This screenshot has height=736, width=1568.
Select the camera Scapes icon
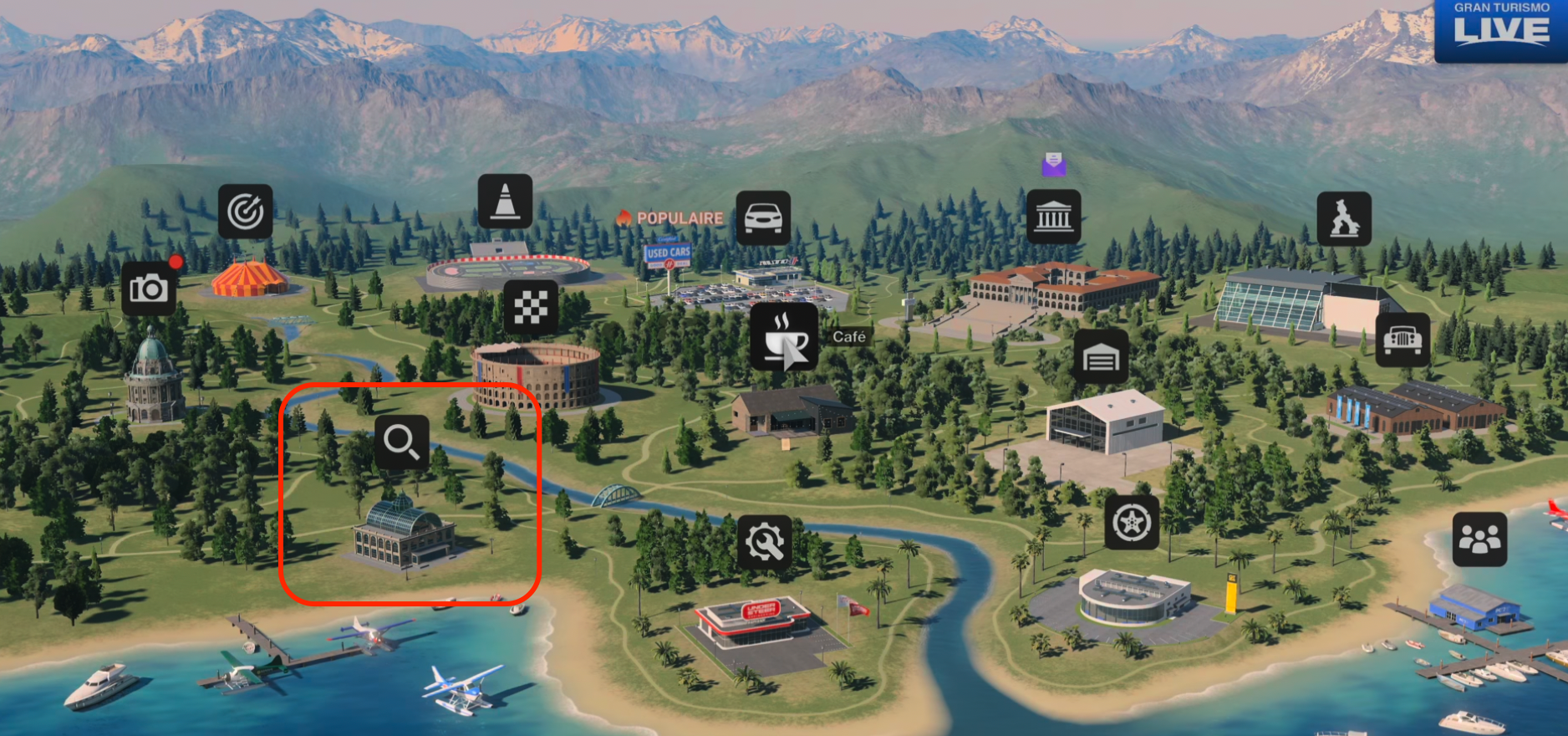(x=149, y=289)
